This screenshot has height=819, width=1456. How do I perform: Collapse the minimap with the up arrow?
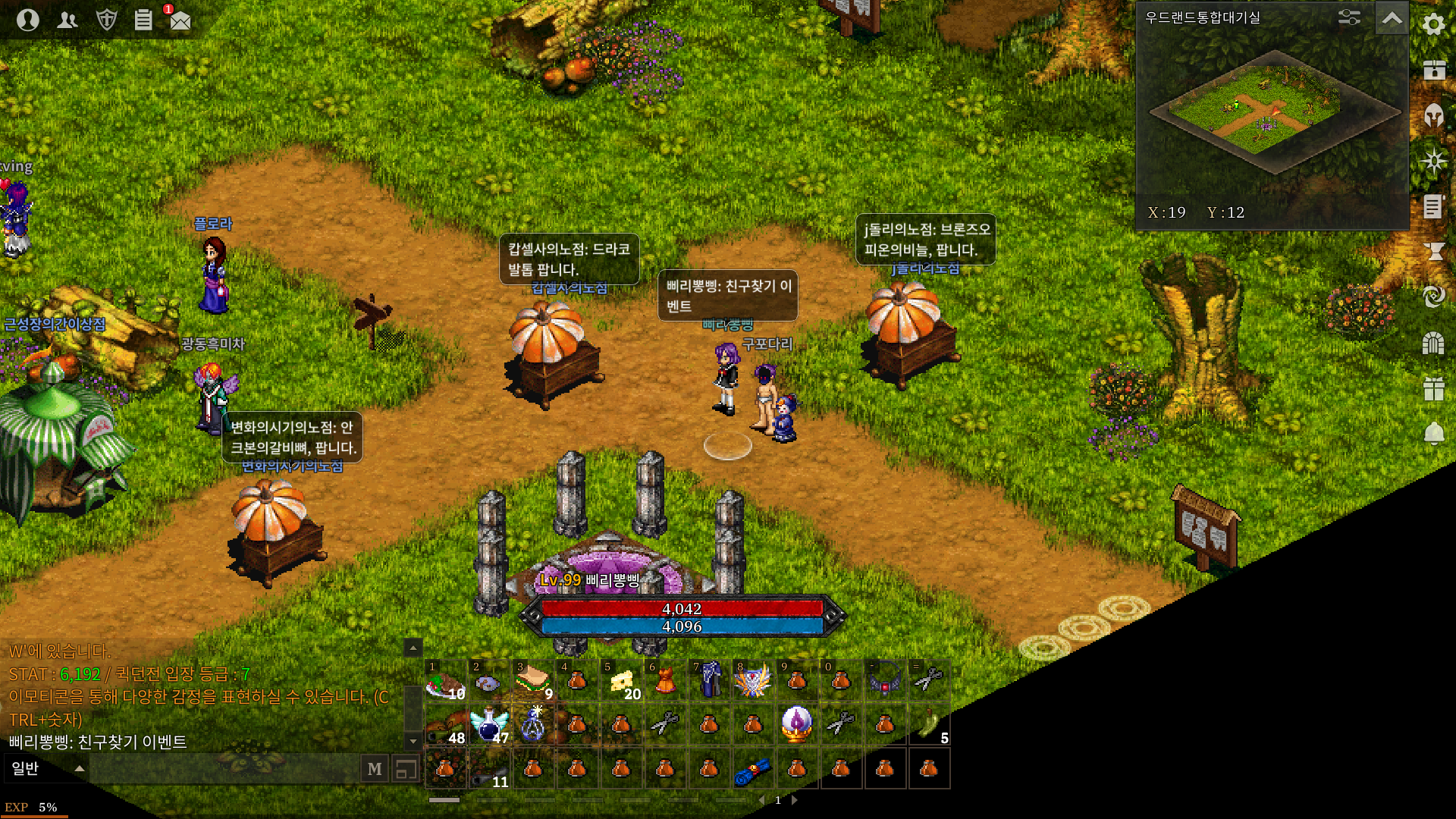1392,18
